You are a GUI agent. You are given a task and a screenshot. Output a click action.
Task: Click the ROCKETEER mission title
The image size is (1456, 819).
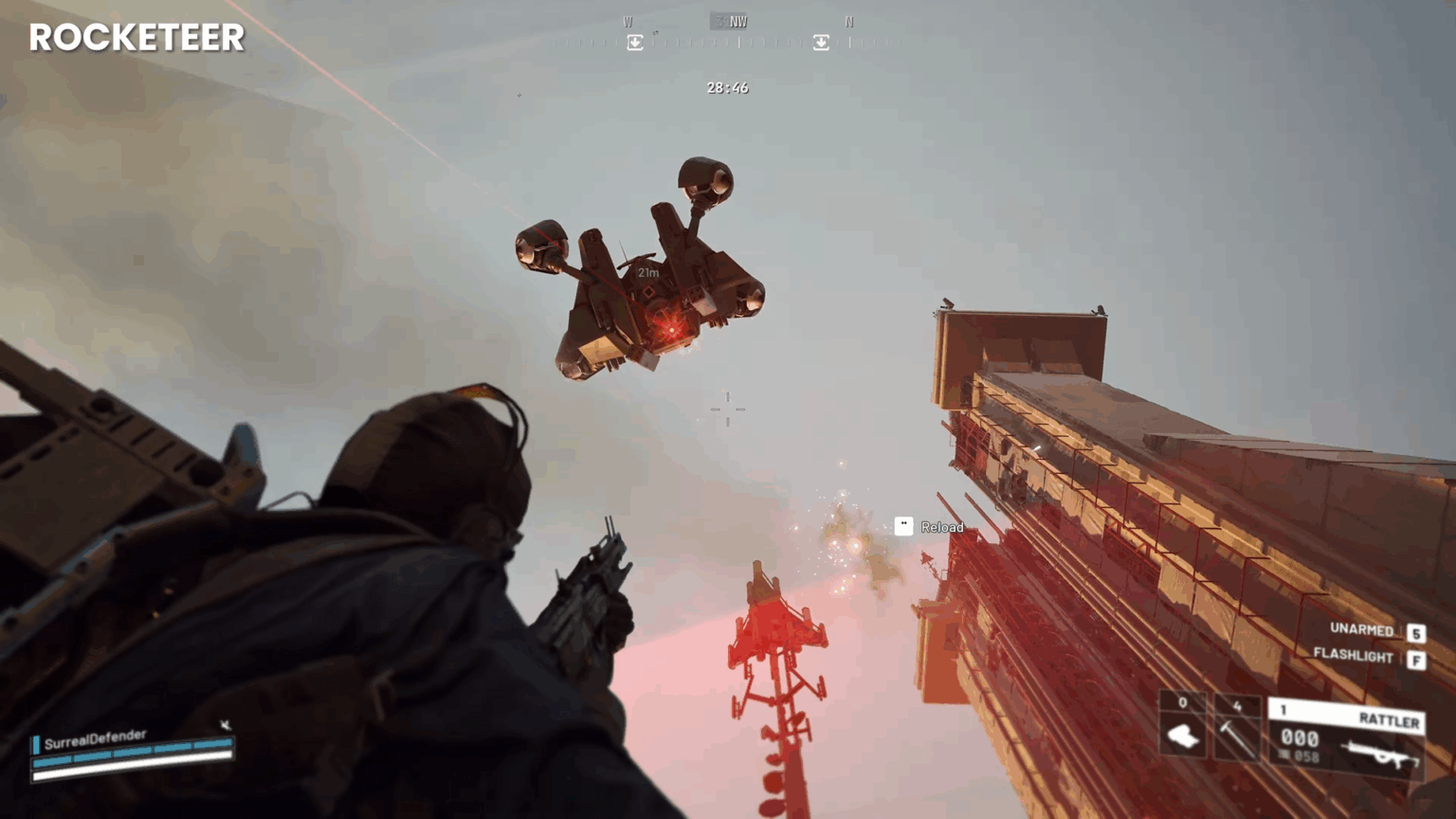136,38
